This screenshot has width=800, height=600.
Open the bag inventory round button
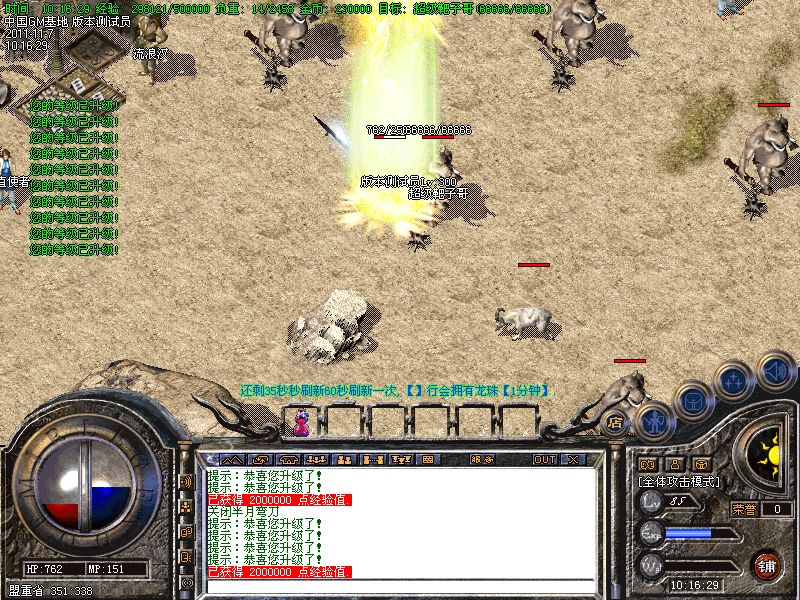click(693, 402)
